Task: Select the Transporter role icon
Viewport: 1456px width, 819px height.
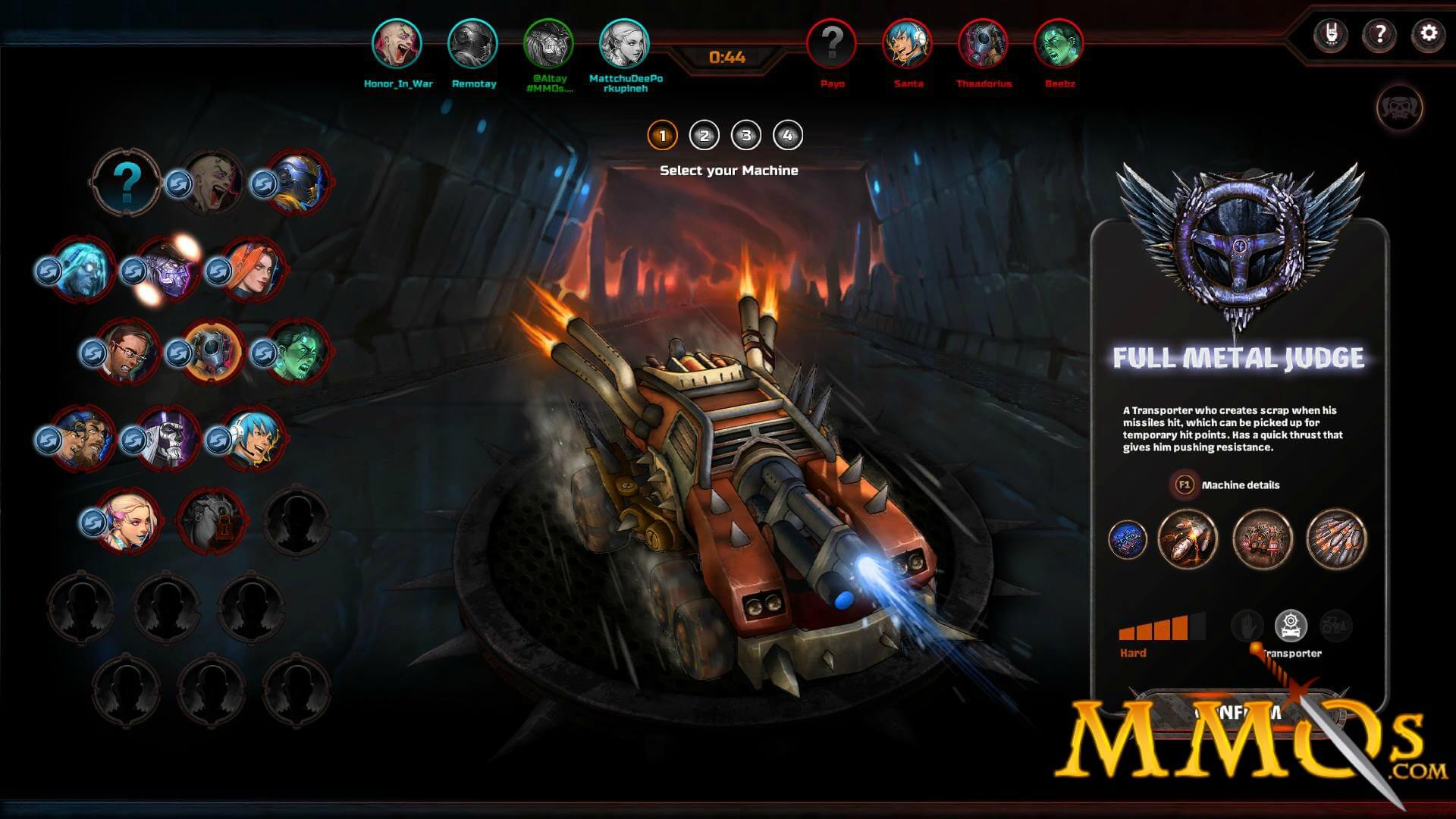Action: click(x=1291, y=626)
